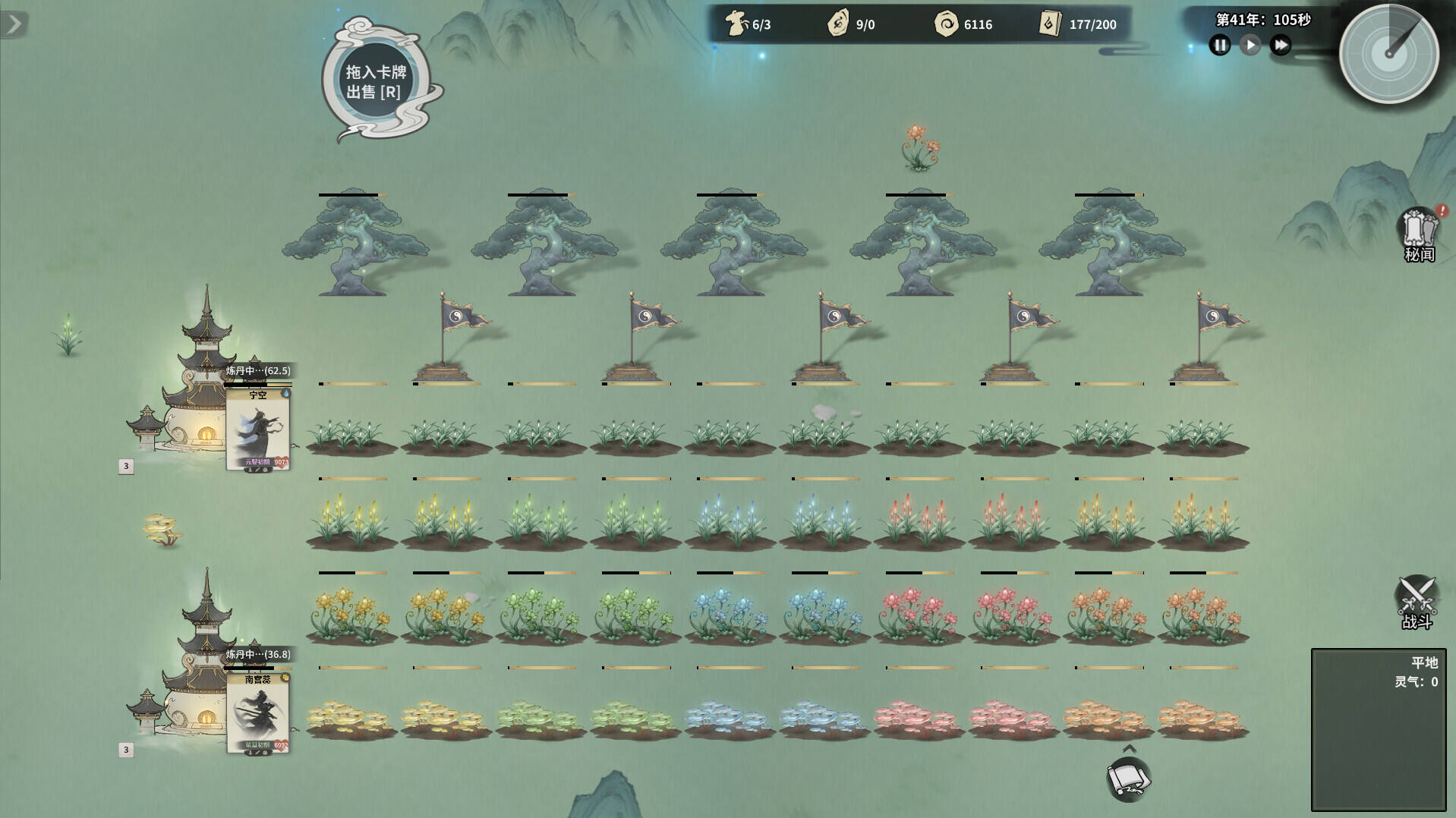
Task: Expand the left side panel arrow
Action: point(14,24)
